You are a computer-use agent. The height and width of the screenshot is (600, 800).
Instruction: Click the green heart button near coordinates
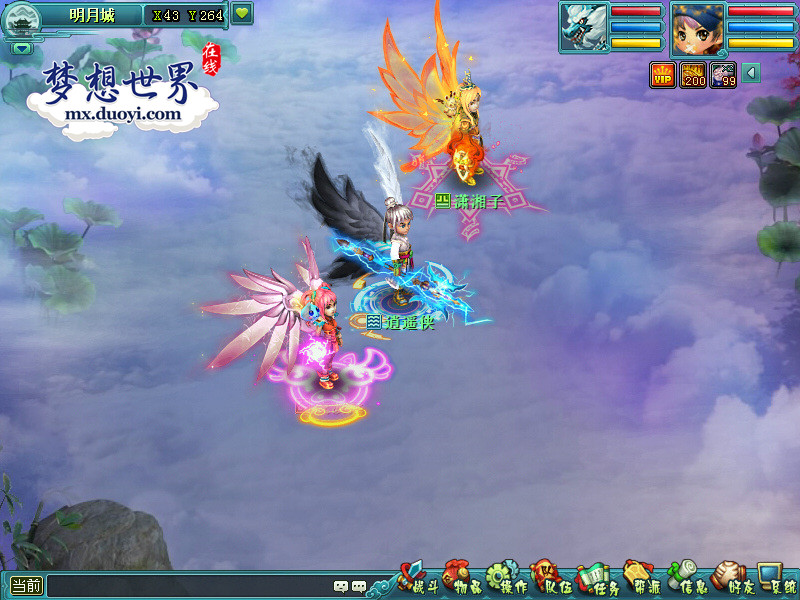pyautogui.click(x=242, y=14)
